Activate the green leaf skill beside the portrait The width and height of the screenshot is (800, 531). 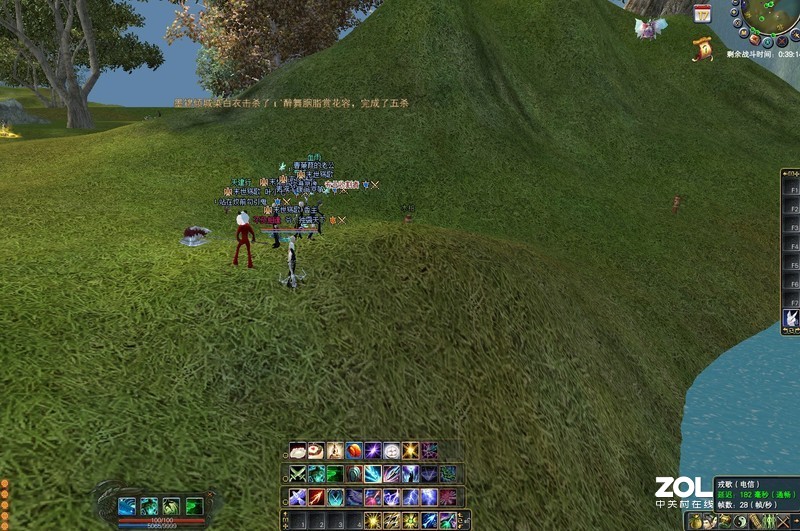195,507
